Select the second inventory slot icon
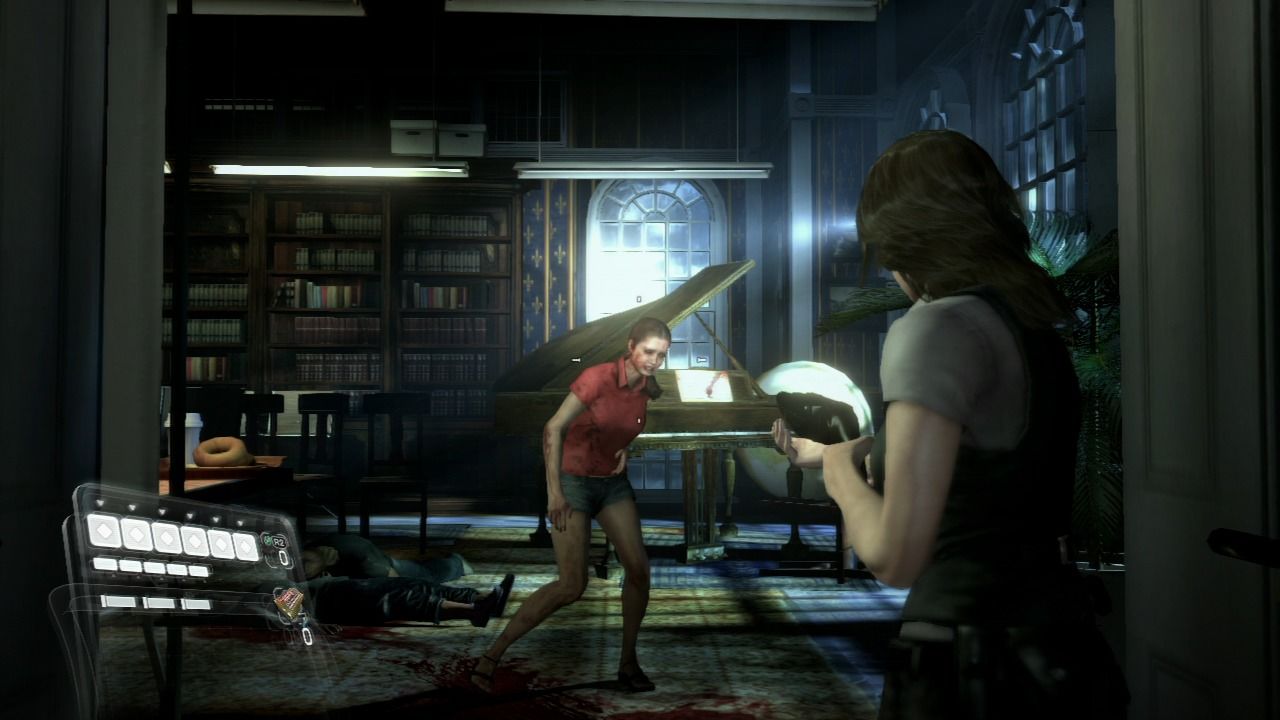The height and width of the screenshot is (720, 1280). (137, 536)
